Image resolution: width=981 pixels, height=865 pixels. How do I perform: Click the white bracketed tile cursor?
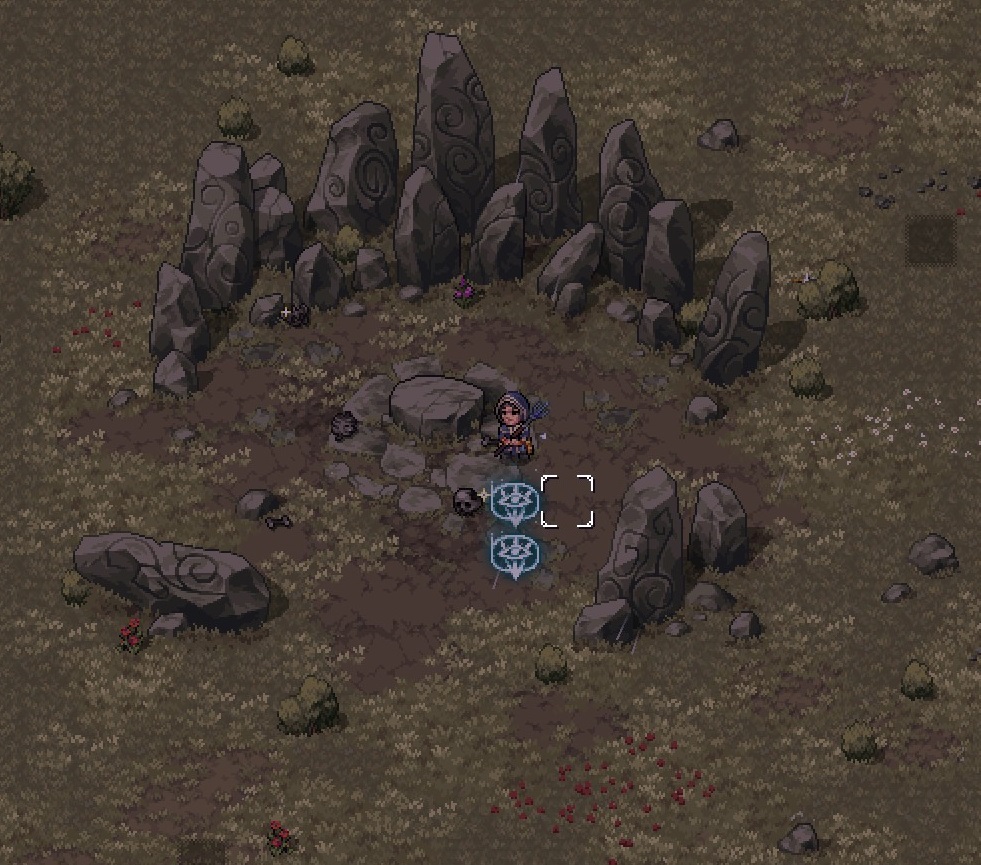tap(567, 501)
